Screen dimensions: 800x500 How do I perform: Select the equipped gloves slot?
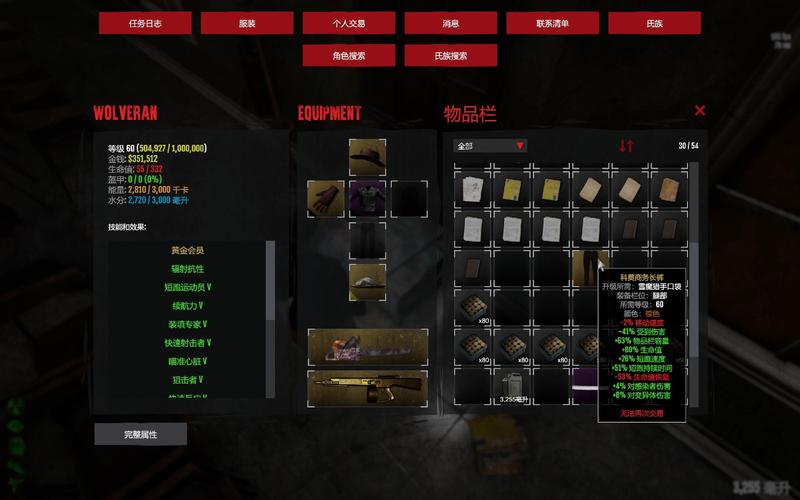tap(326, 198)
